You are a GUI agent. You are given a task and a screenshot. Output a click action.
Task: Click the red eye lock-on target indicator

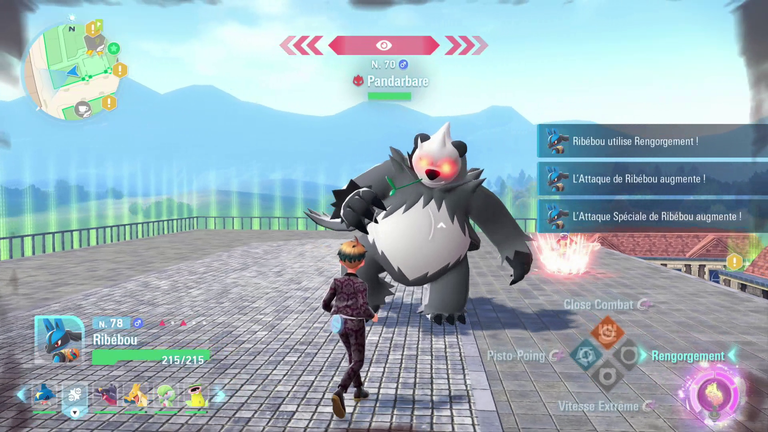(x=384, y=45)
